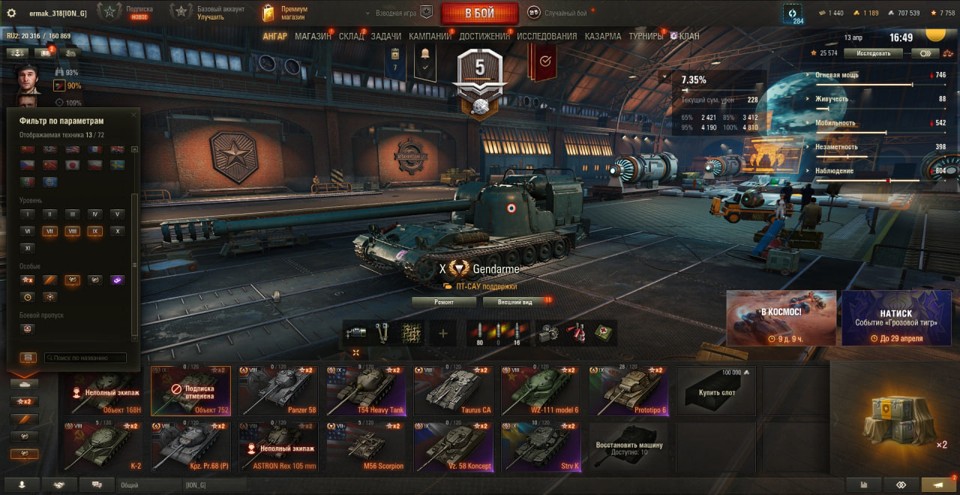Open the ЗАДАЧИ tab
960x495 pixels.
click(x=386, y=36)
